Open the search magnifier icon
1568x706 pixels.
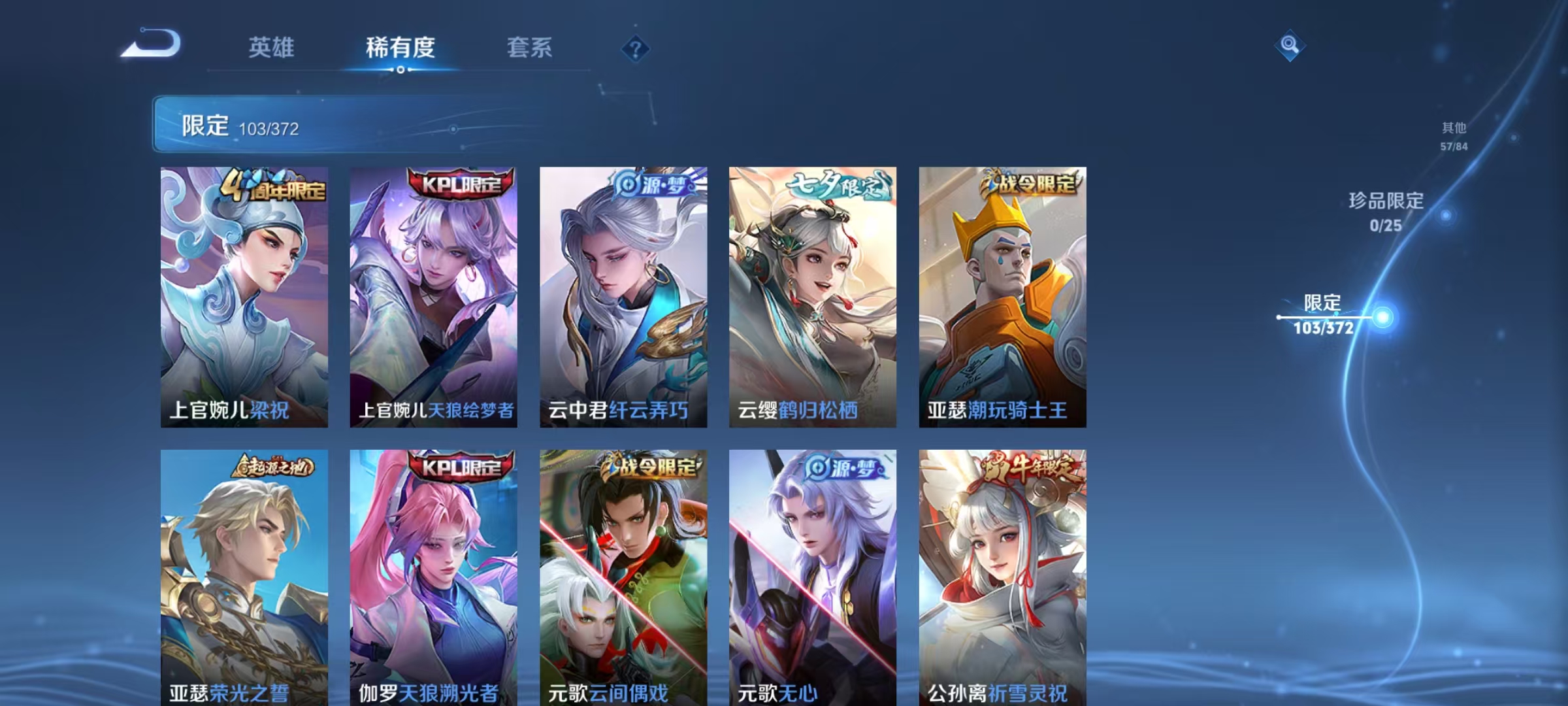pos(1290,46)
